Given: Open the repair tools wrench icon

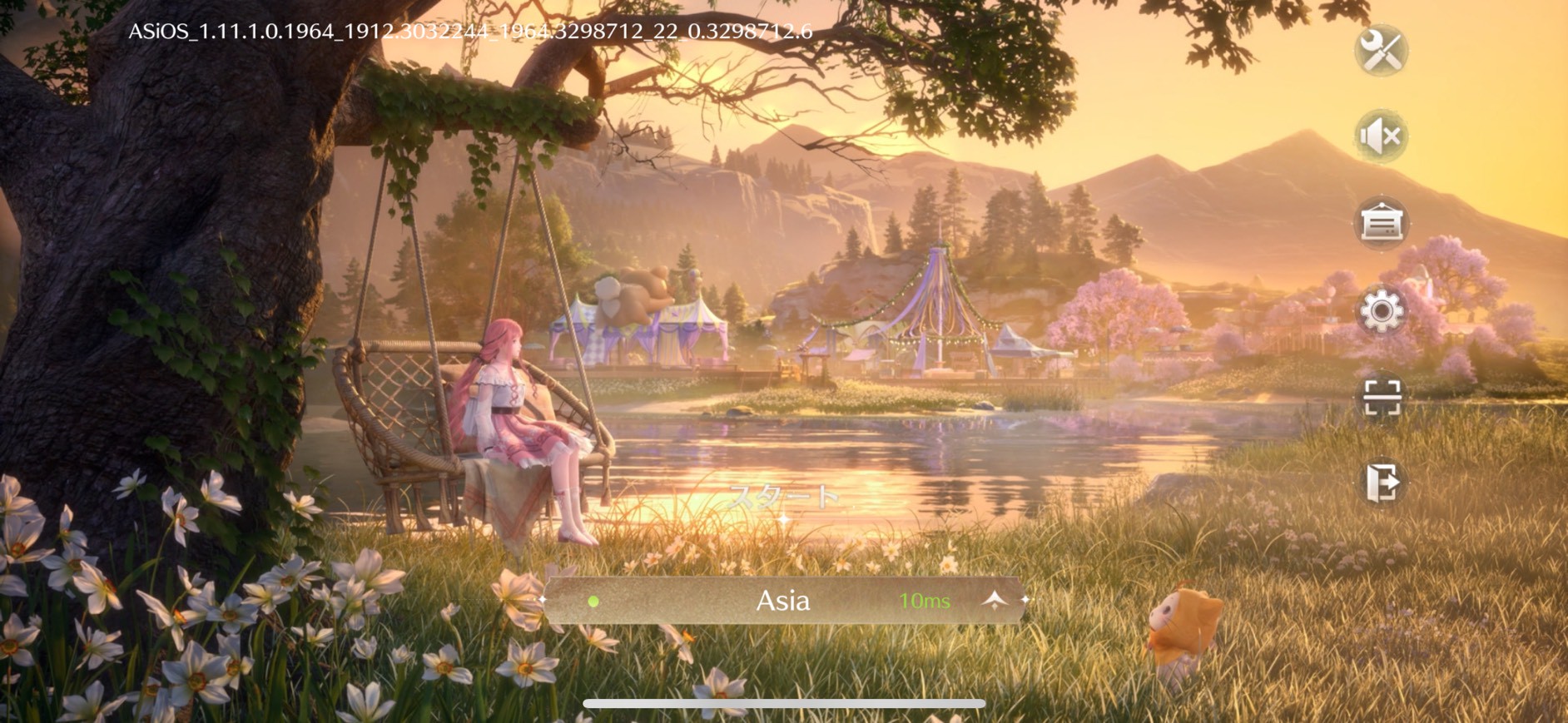Looking at the screenshot, I should (1382, 51).
